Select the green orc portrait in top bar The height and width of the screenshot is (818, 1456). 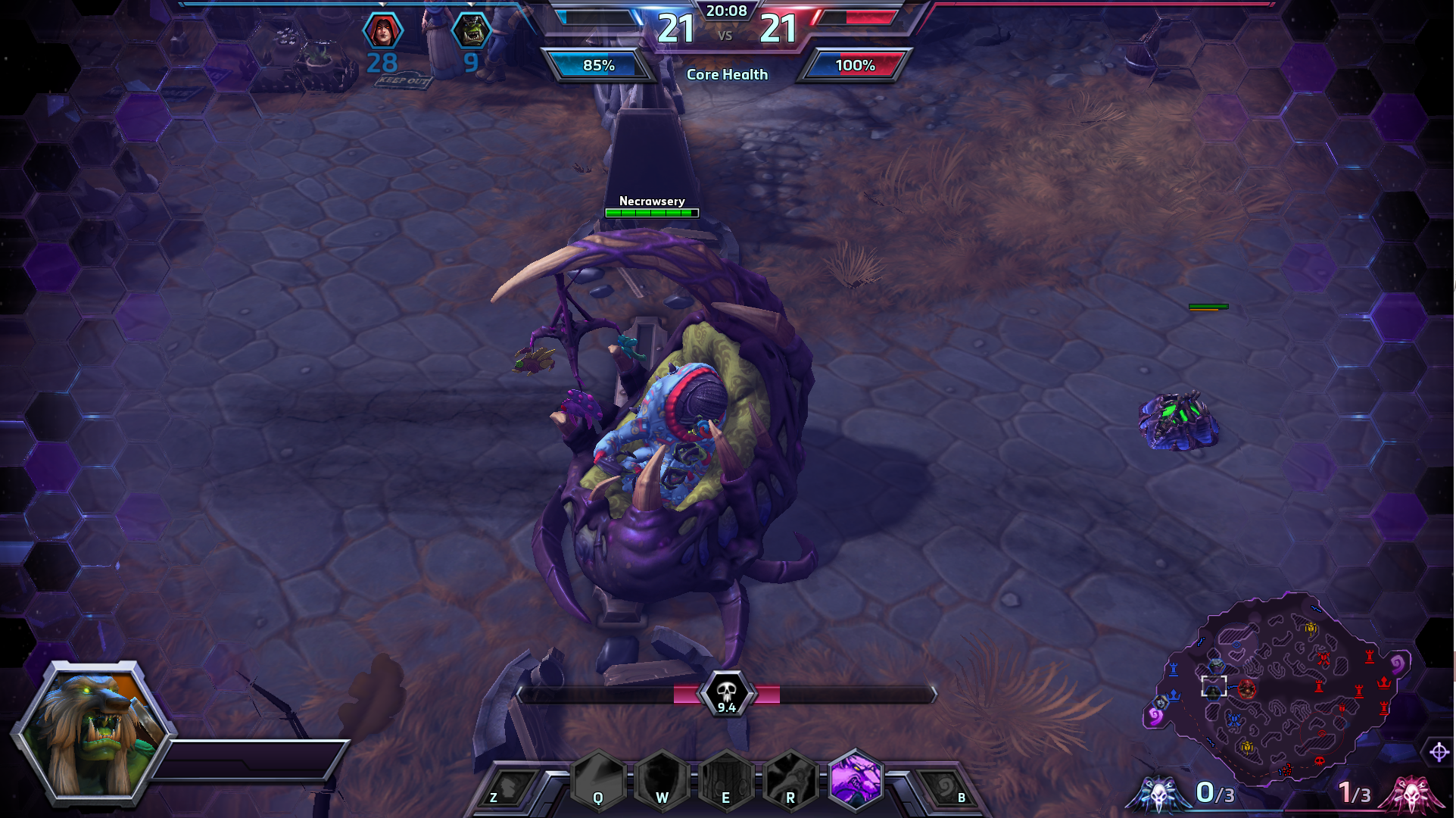click(x=471, y=31)
